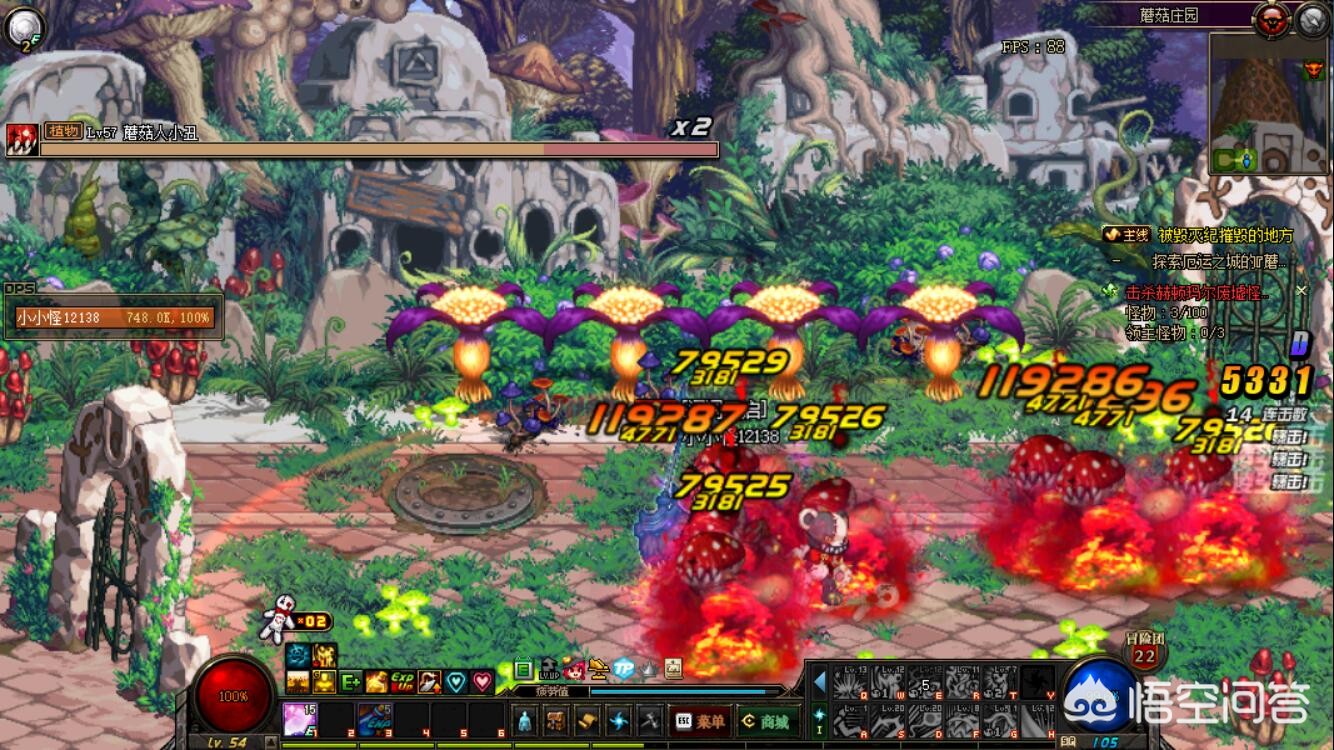This screenshot has height=750, width=1334.
Task: Open the crossed hammer icon in the menu bar
Action: point(649,721)
